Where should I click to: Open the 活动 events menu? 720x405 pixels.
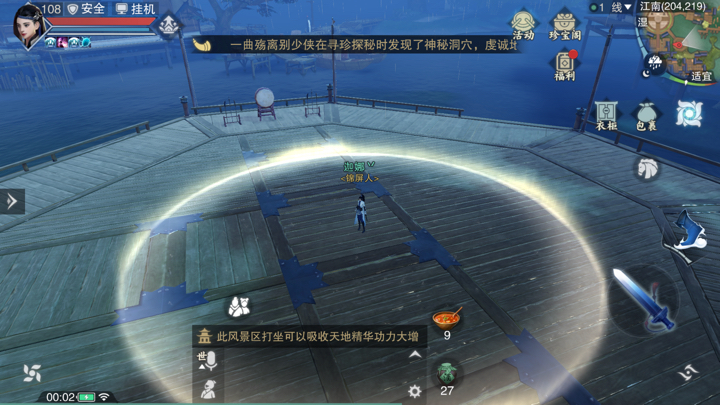(x=523, y=24)
